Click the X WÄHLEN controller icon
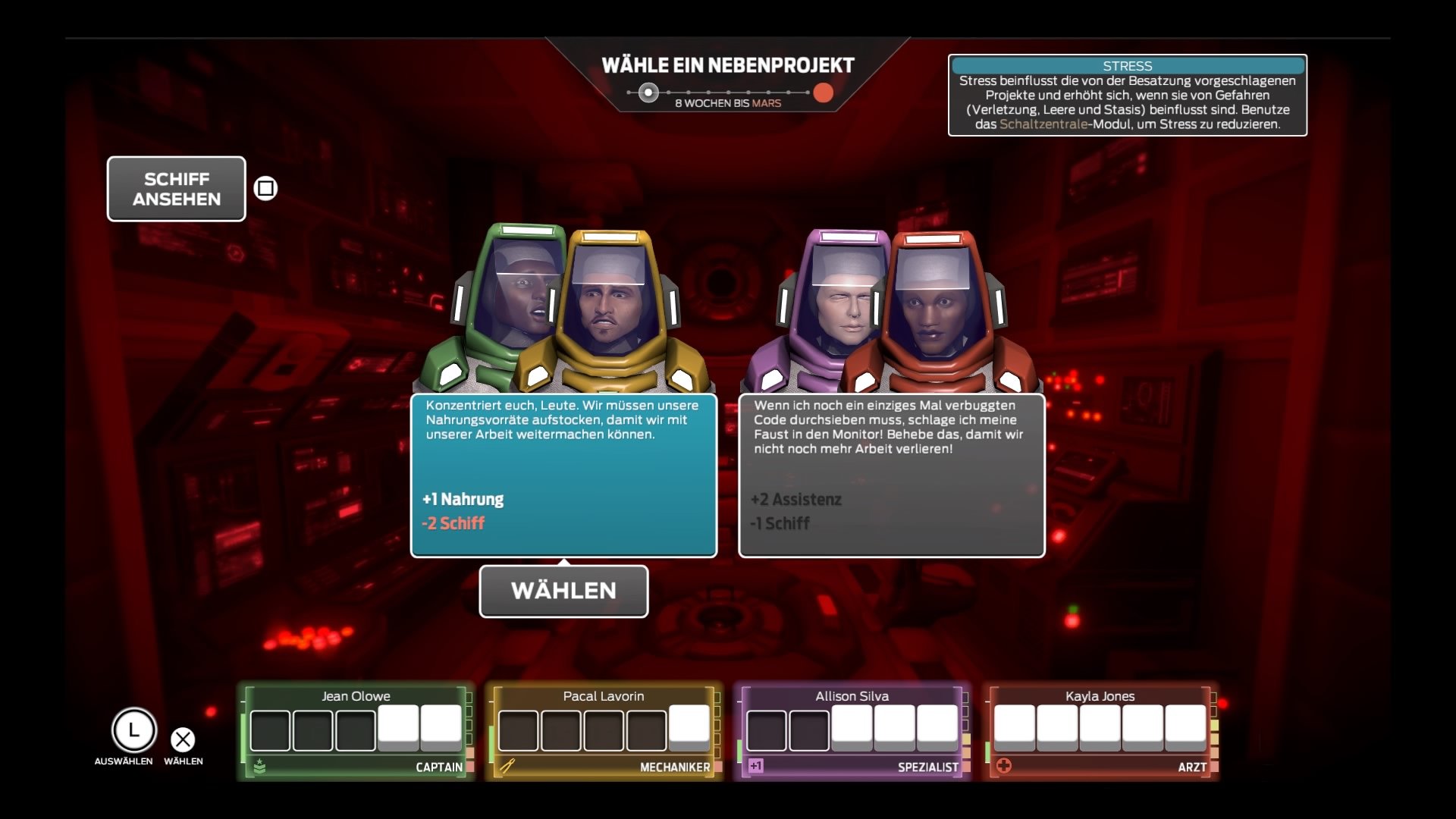The image size is (1456, 819). click(182, 739)
